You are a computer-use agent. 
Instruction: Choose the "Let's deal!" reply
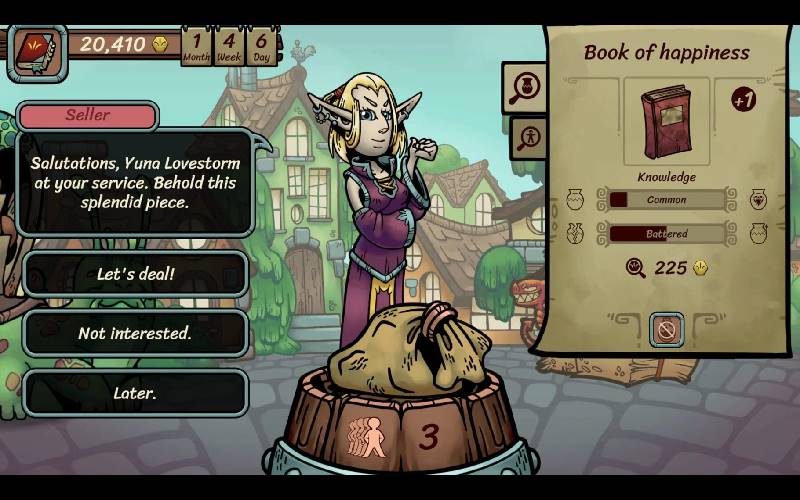click(x=135, y=274)
